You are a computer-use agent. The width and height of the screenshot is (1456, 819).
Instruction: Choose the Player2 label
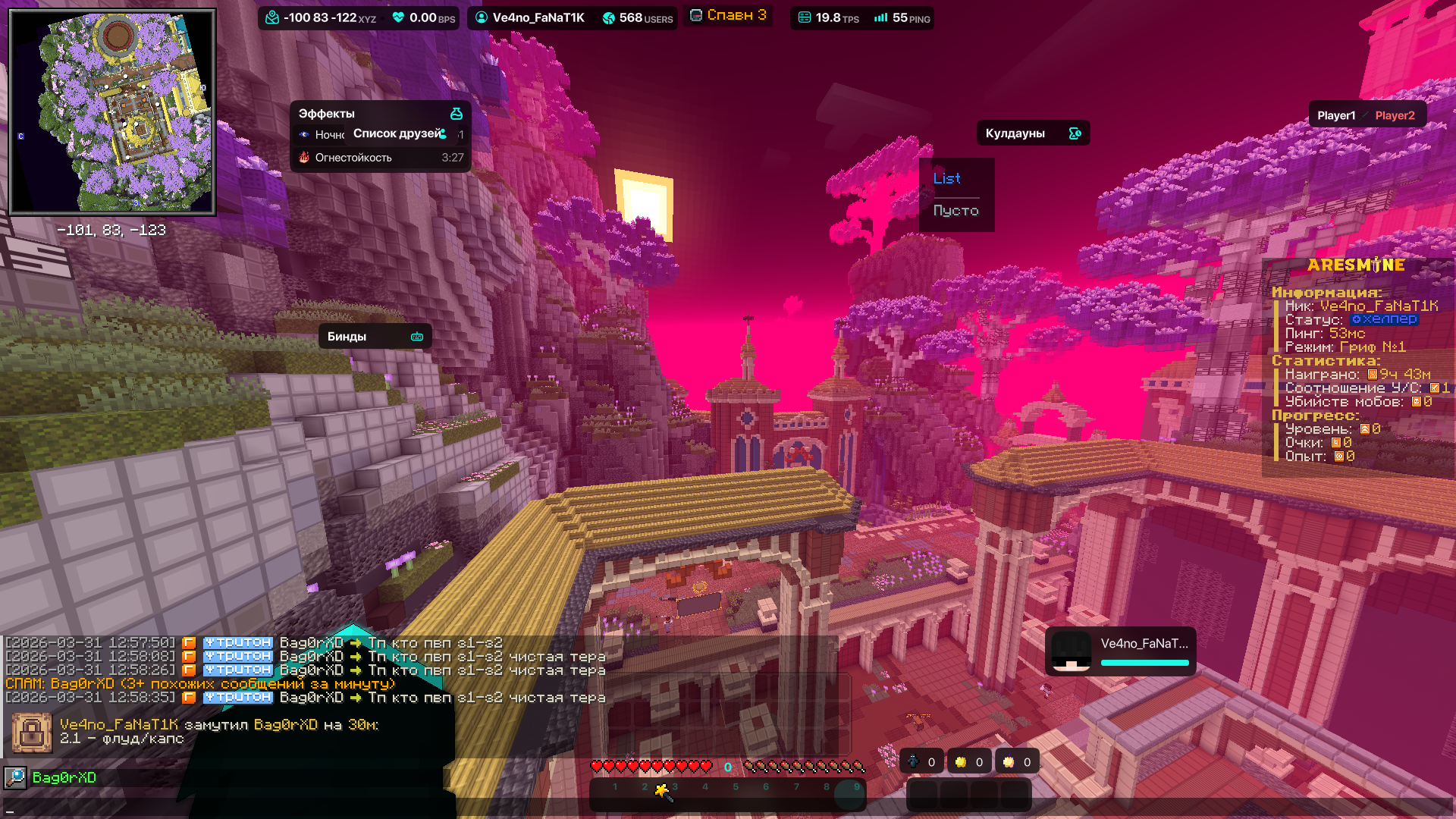[1395, 115]
